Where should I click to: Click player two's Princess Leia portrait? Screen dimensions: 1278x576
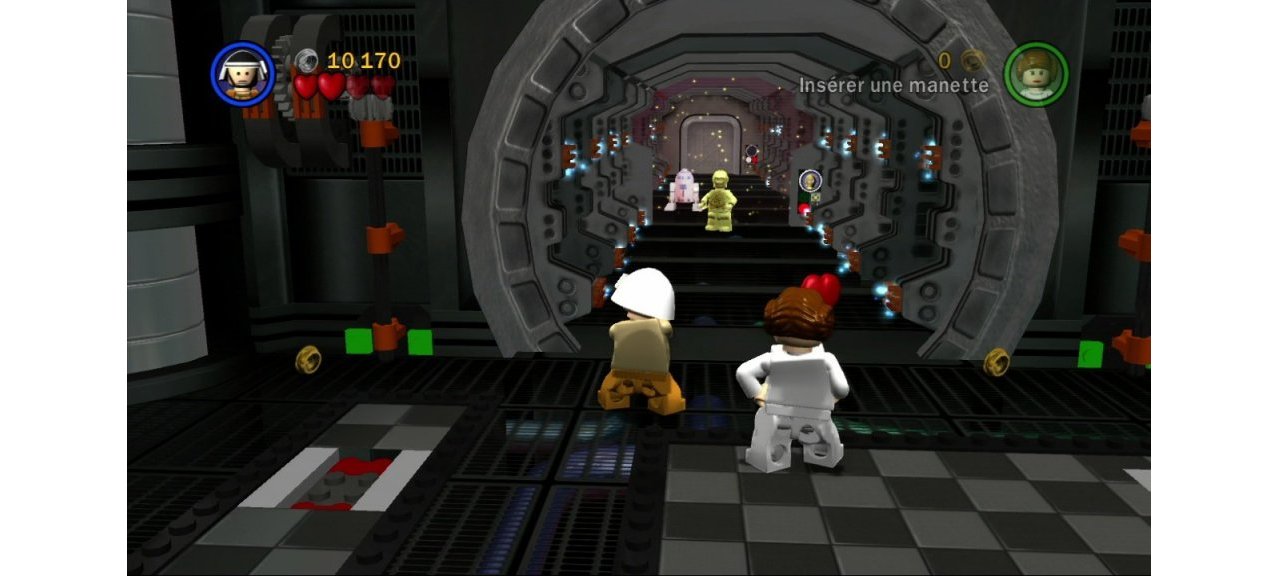pyautogui.click(x=1036, y=73)
